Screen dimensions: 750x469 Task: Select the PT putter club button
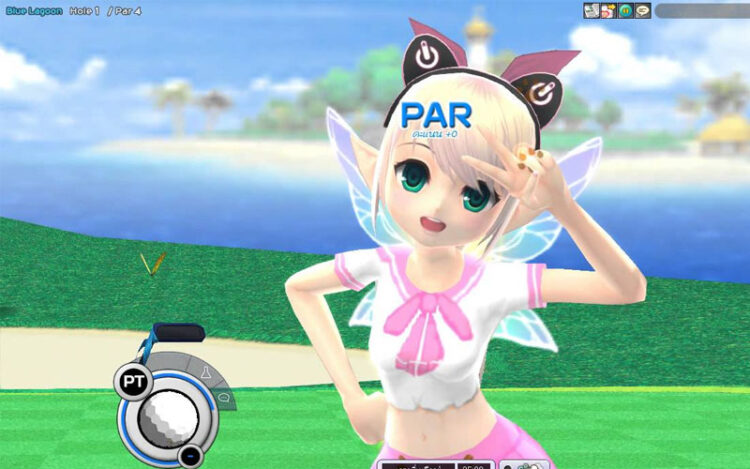131,380
